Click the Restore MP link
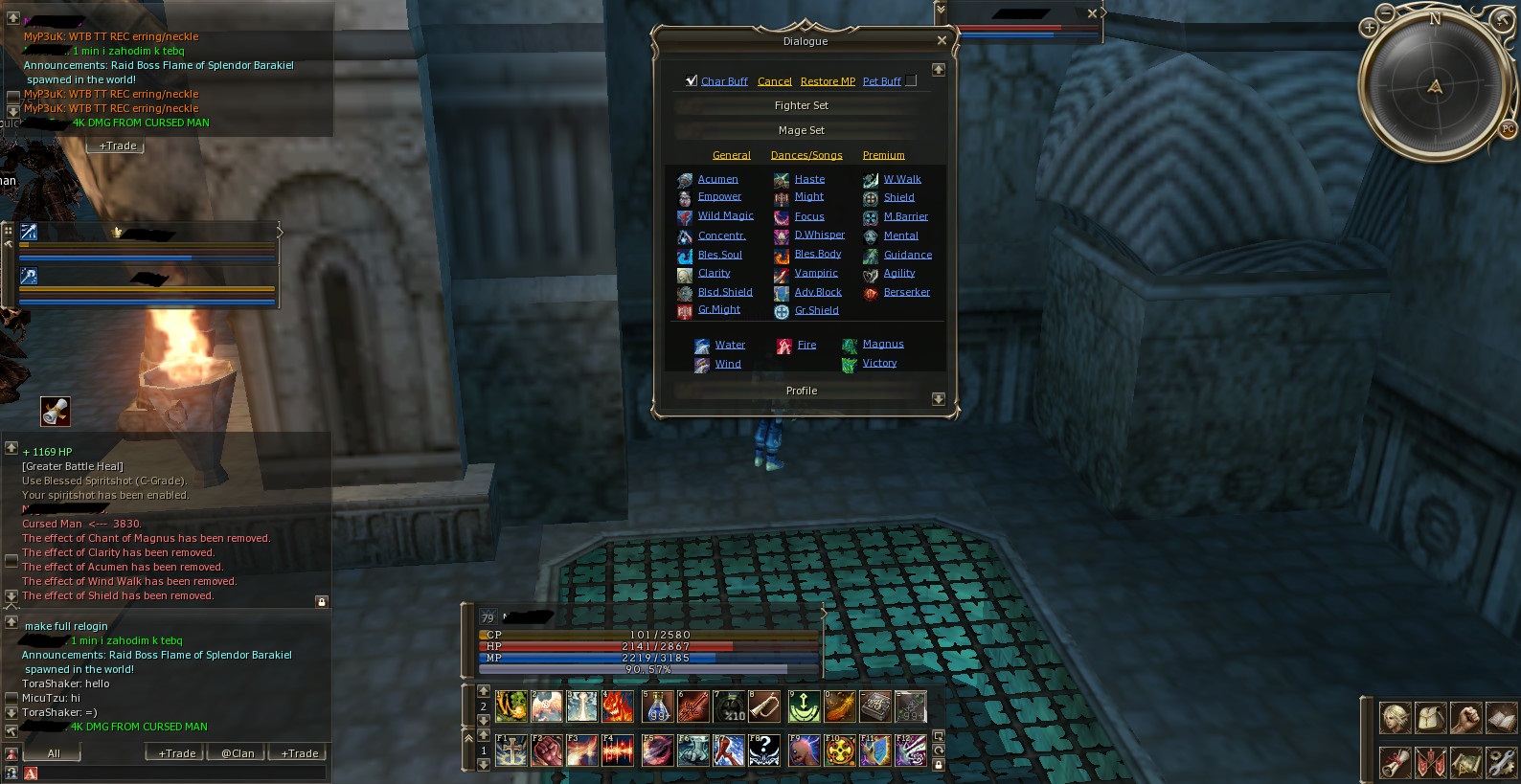The width and height of the screenshot is (1521, 784). click(828, 81)
